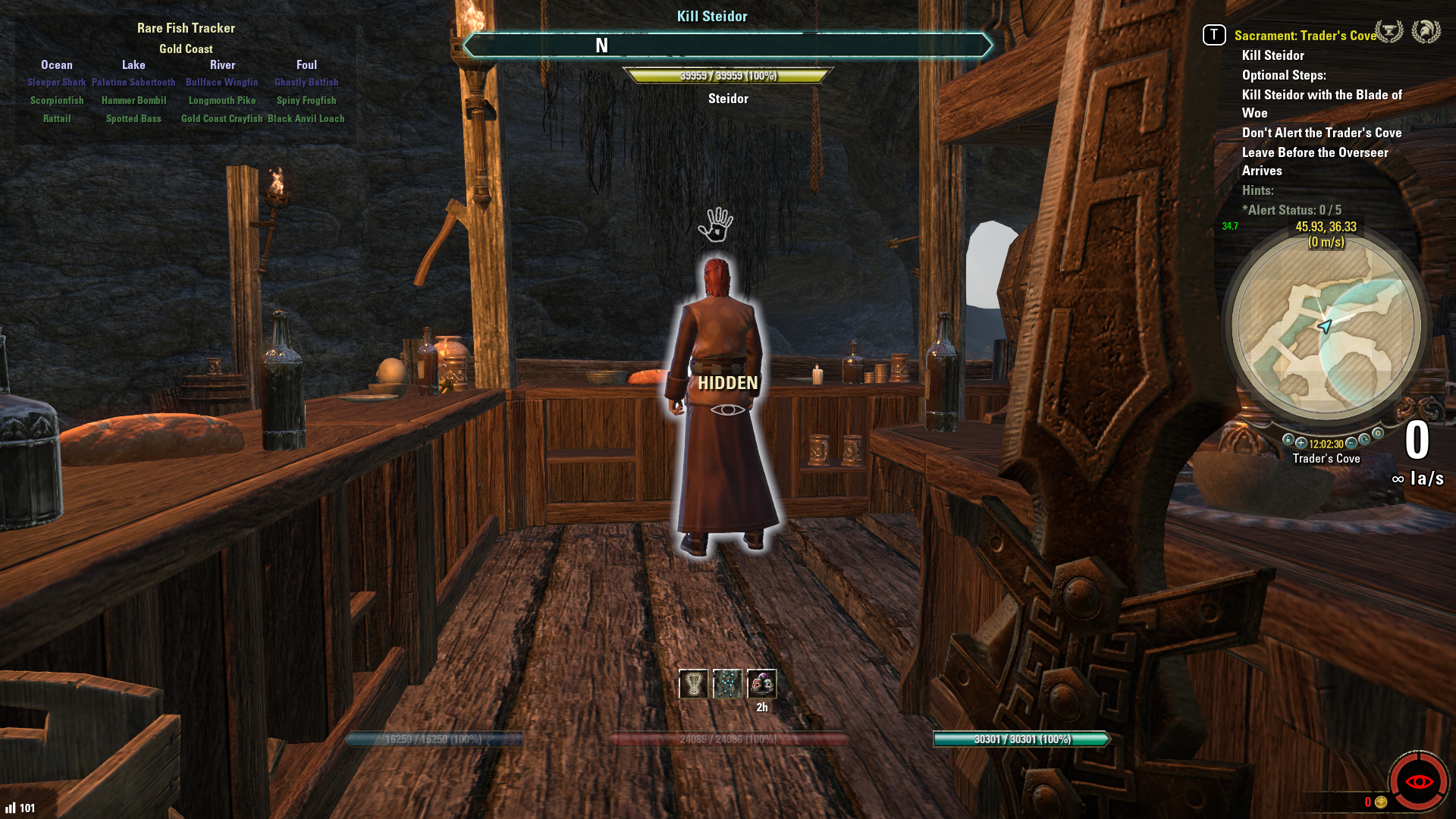The height and width of the screenshot is (819, 1456).
Task: Select the painted skulls food buff icon
Action: pyautogui.click(x=761, y=684)
